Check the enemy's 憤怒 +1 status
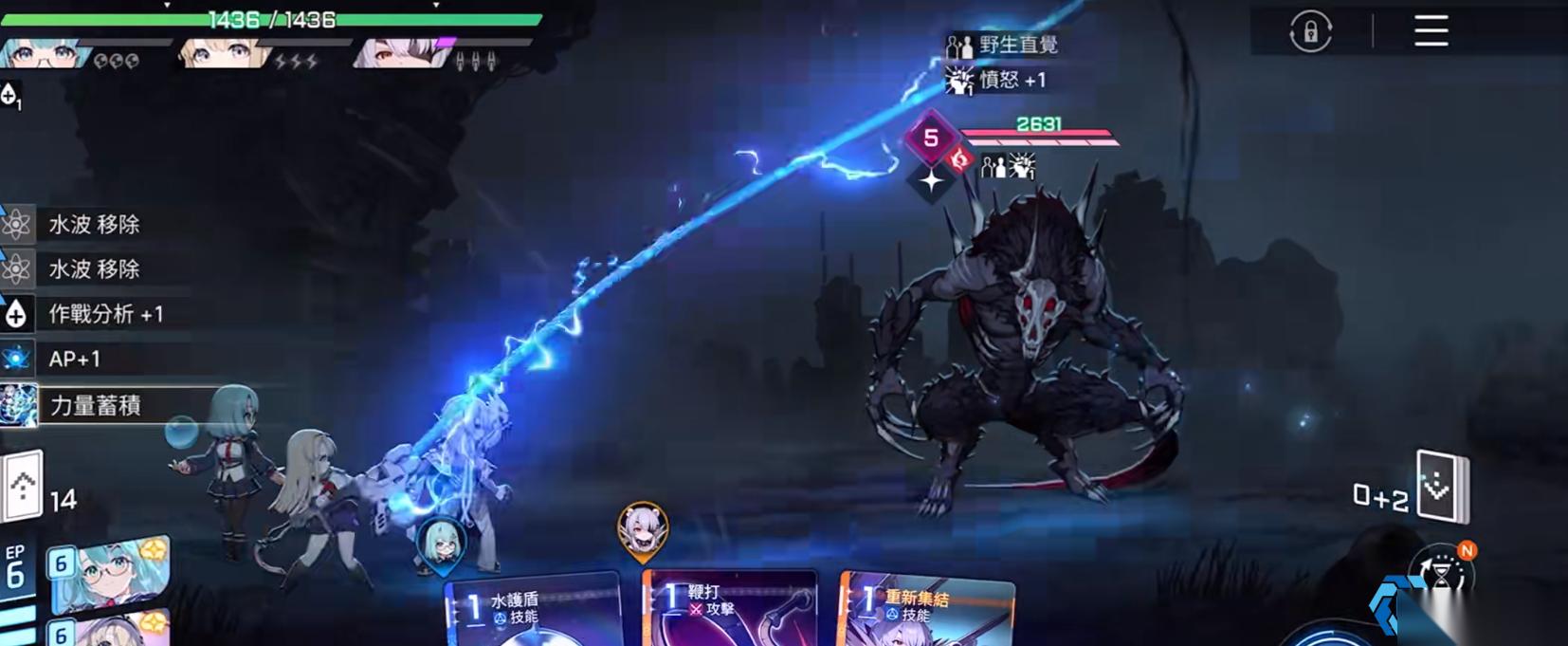Viewport: 1568px width, 646px height. (x=998, y=81)
